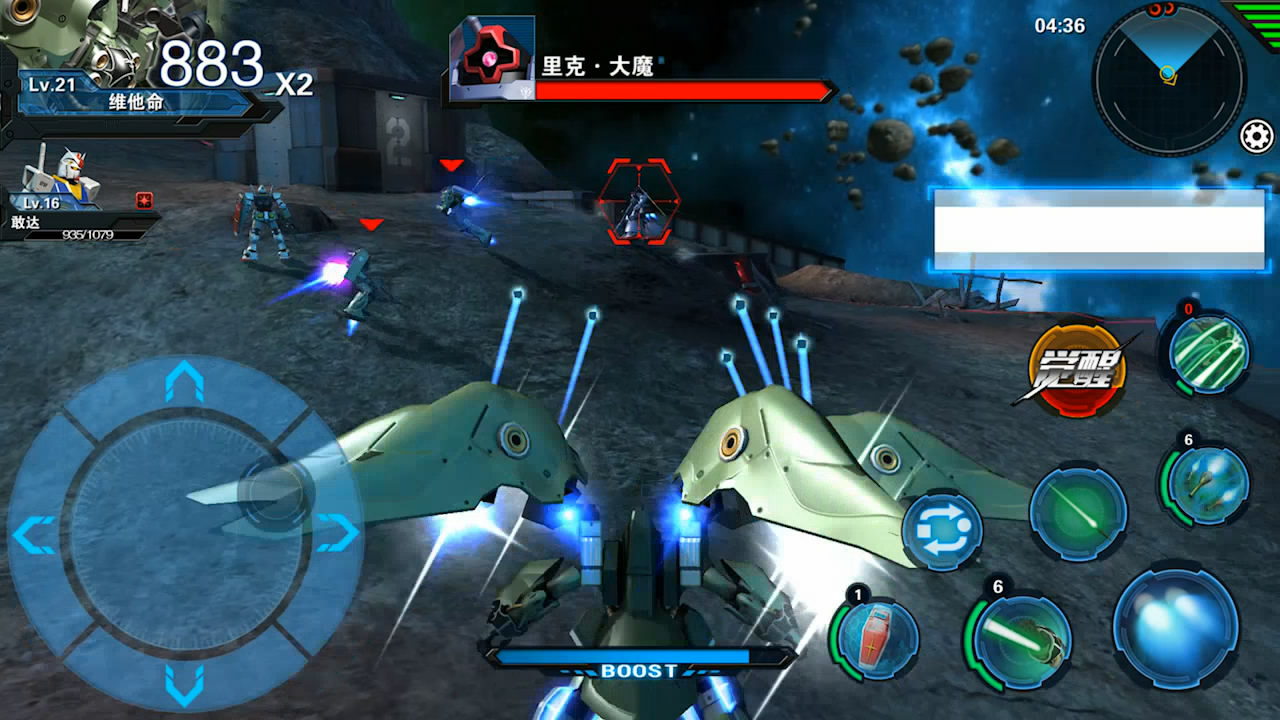This screenshot has height=720, width=1280.
Task: Move down with the virtual joystick arrow
Action: [x=184, y=684]
